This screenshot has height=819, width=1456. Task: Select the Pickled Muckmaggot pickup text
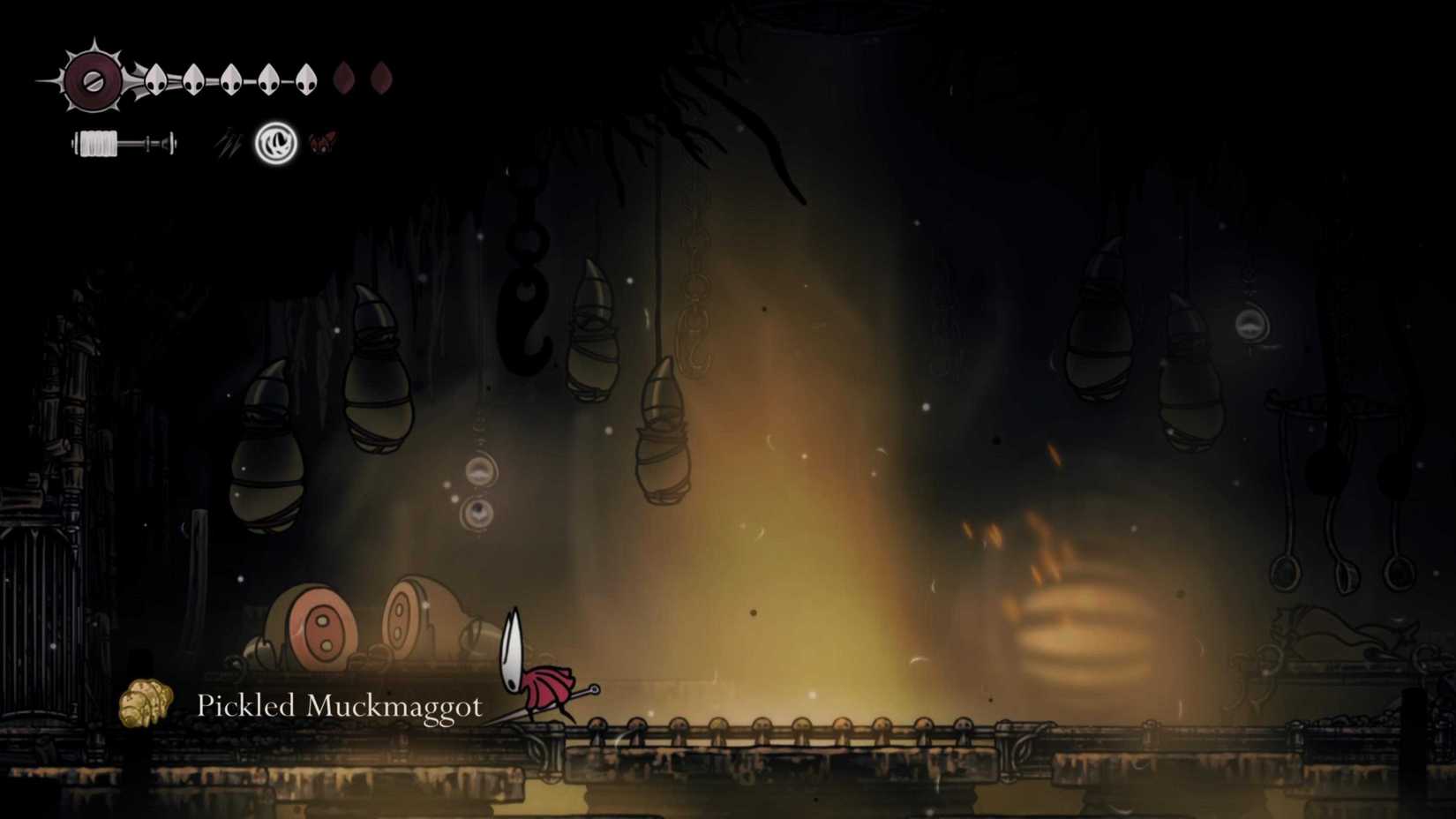340,706
